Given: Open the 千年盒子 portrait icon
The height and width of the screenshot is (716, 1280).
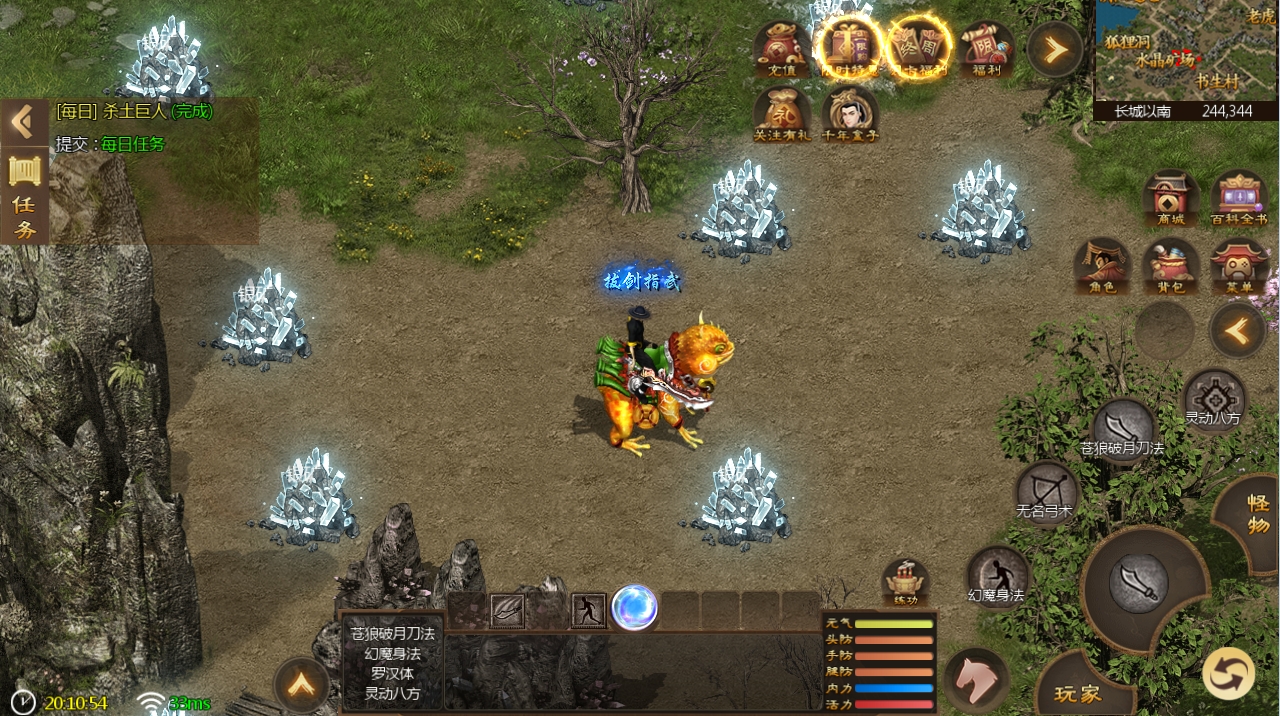Looking at the screenshot, I should 850,113.
